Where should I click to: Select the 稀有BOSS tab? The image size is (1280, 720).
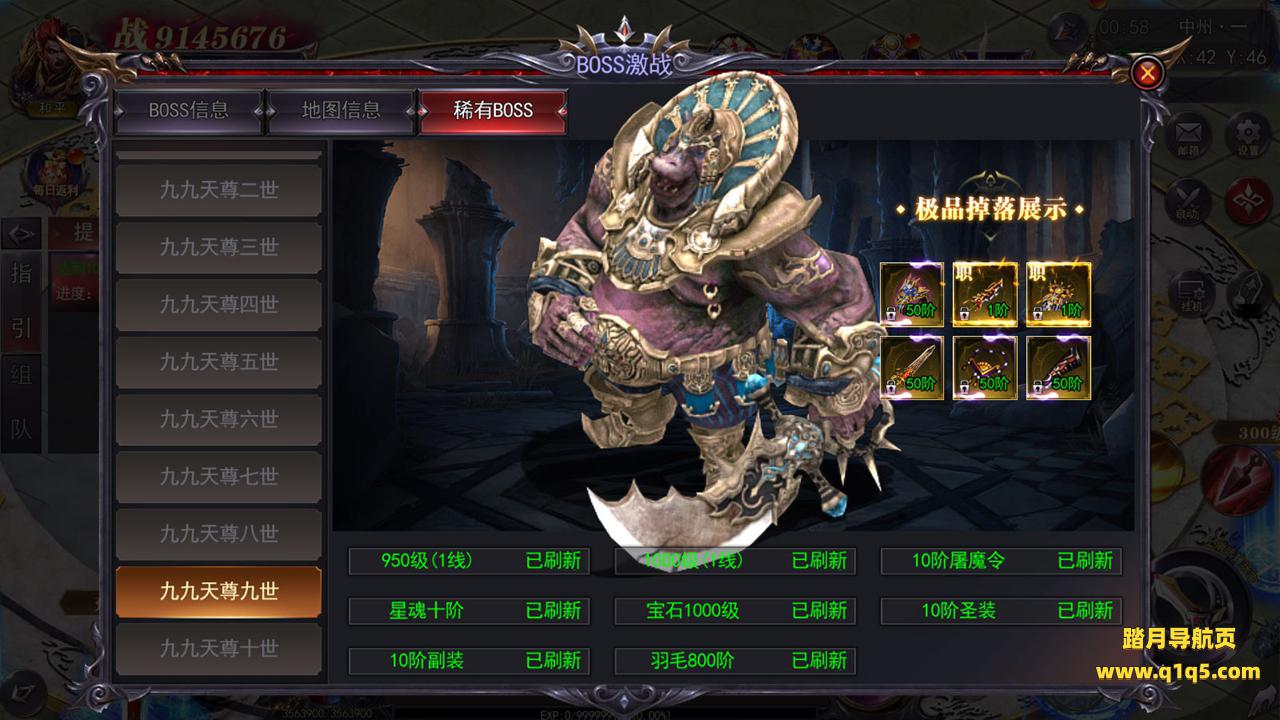493,111
